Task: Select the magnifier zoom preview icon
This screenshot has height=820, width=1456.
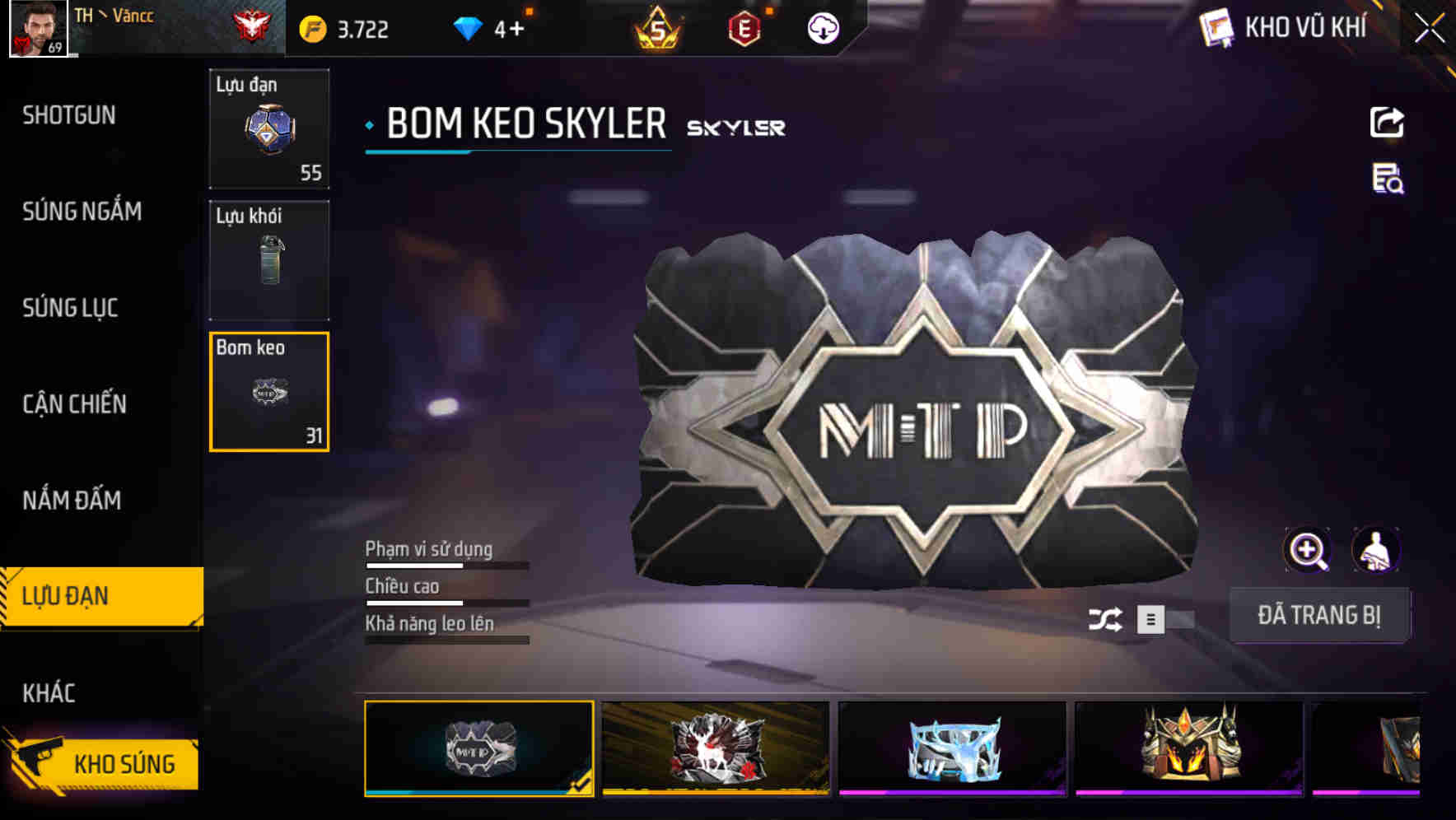Action: click(1307, 549)
